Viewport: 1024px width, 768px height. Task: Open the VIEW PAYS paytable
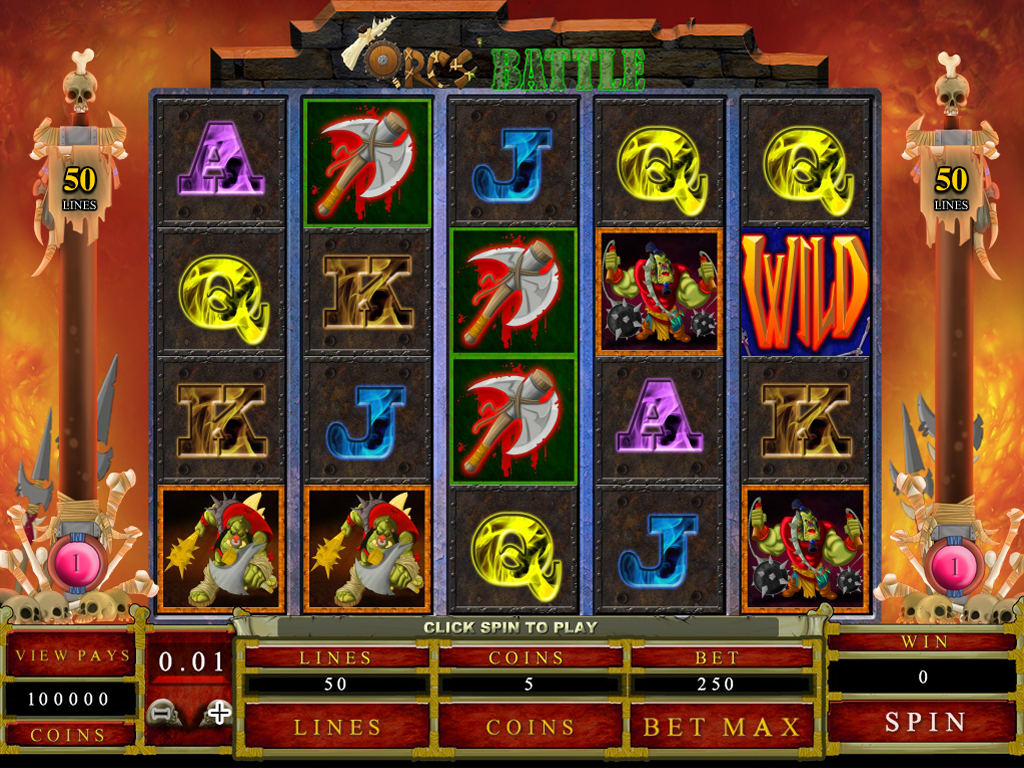(x=72, y=655)
